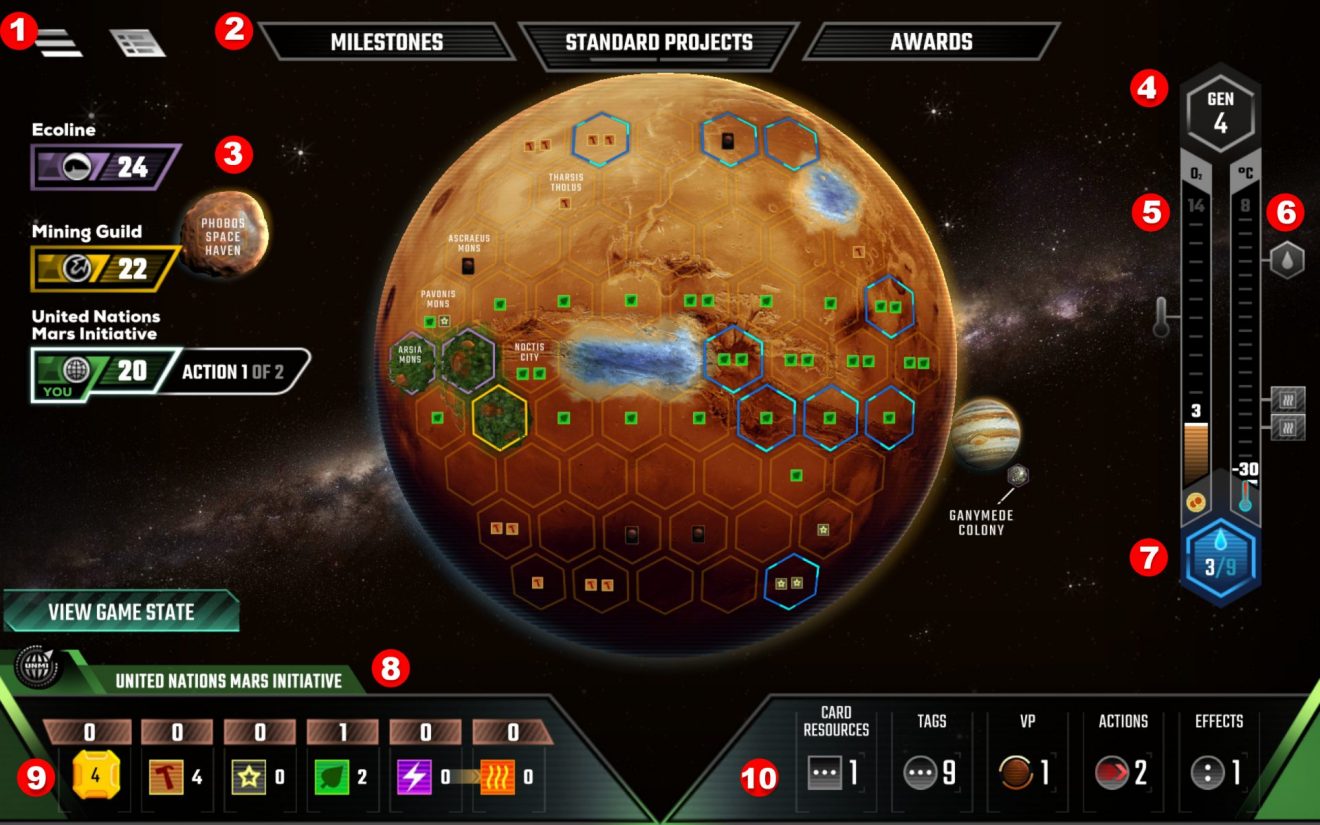This screenshot has width=1320, height=825.
Task: Switch to the Milestones tab
Action: 388,41
